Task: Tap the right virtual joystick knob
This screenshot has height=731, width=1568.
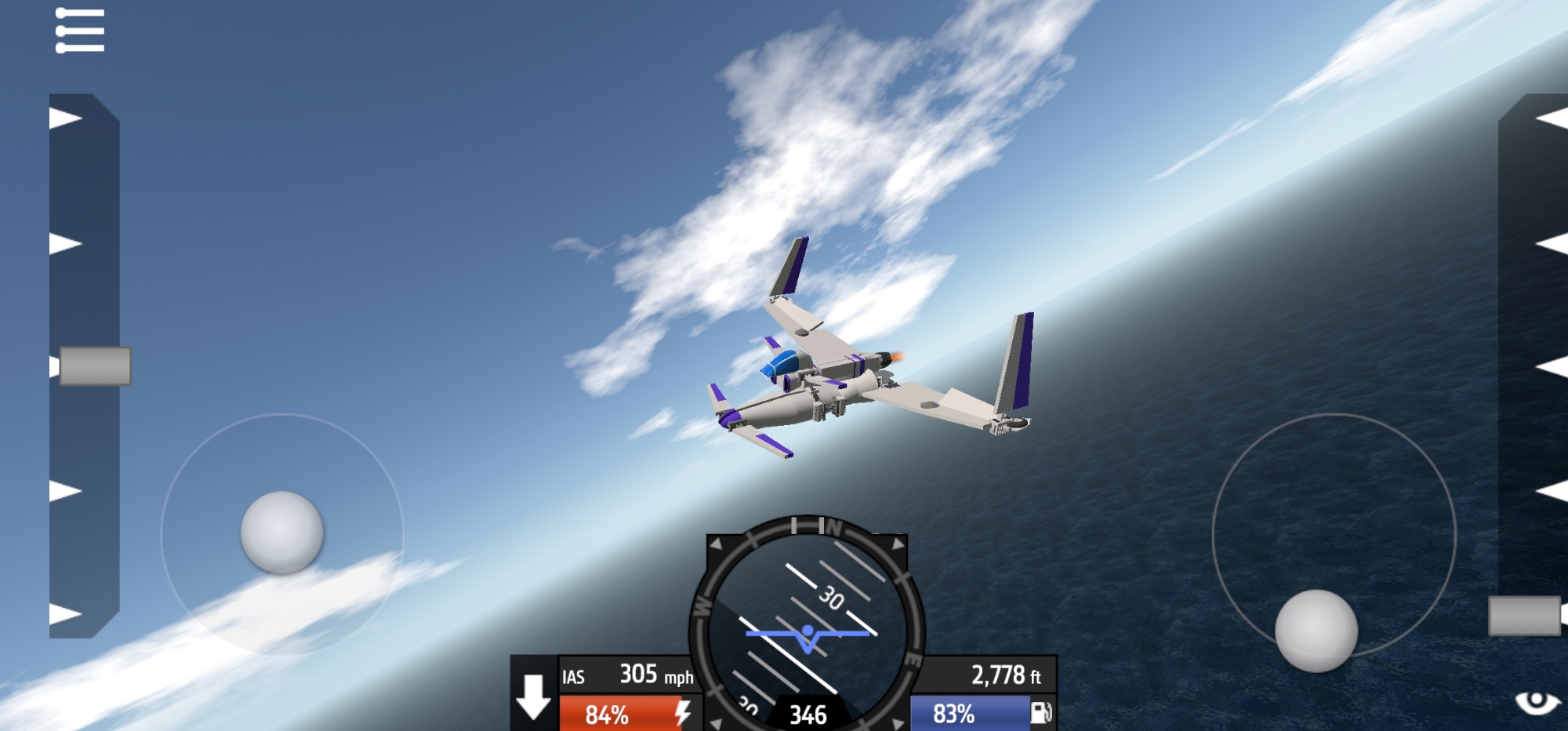Action: (x=1316, y=631)
